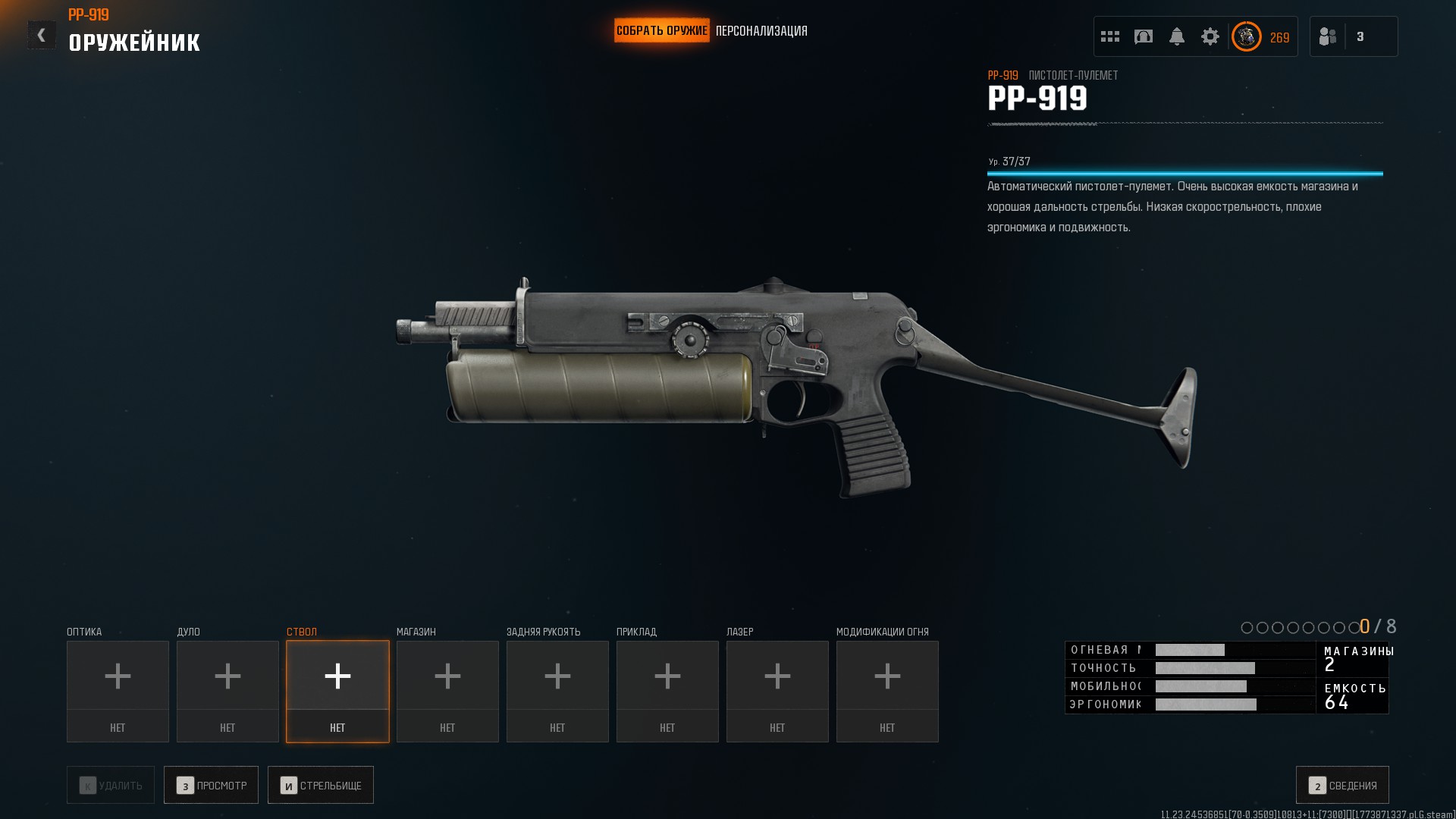This screenshot has height=819, width=1456.
Task: Open the Персонализация tab
Action: [x=761, y=31]
